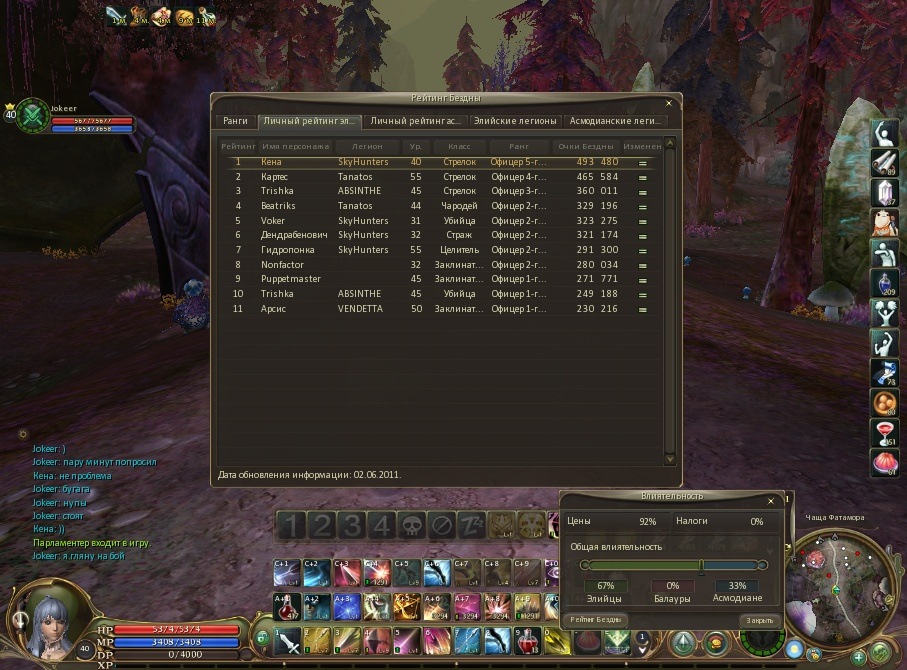The width and height of the screenshot is (907, 670).
Task: Close the Рейтинг Бездны window
Action: pyautogui.click(x=669, y=102)
